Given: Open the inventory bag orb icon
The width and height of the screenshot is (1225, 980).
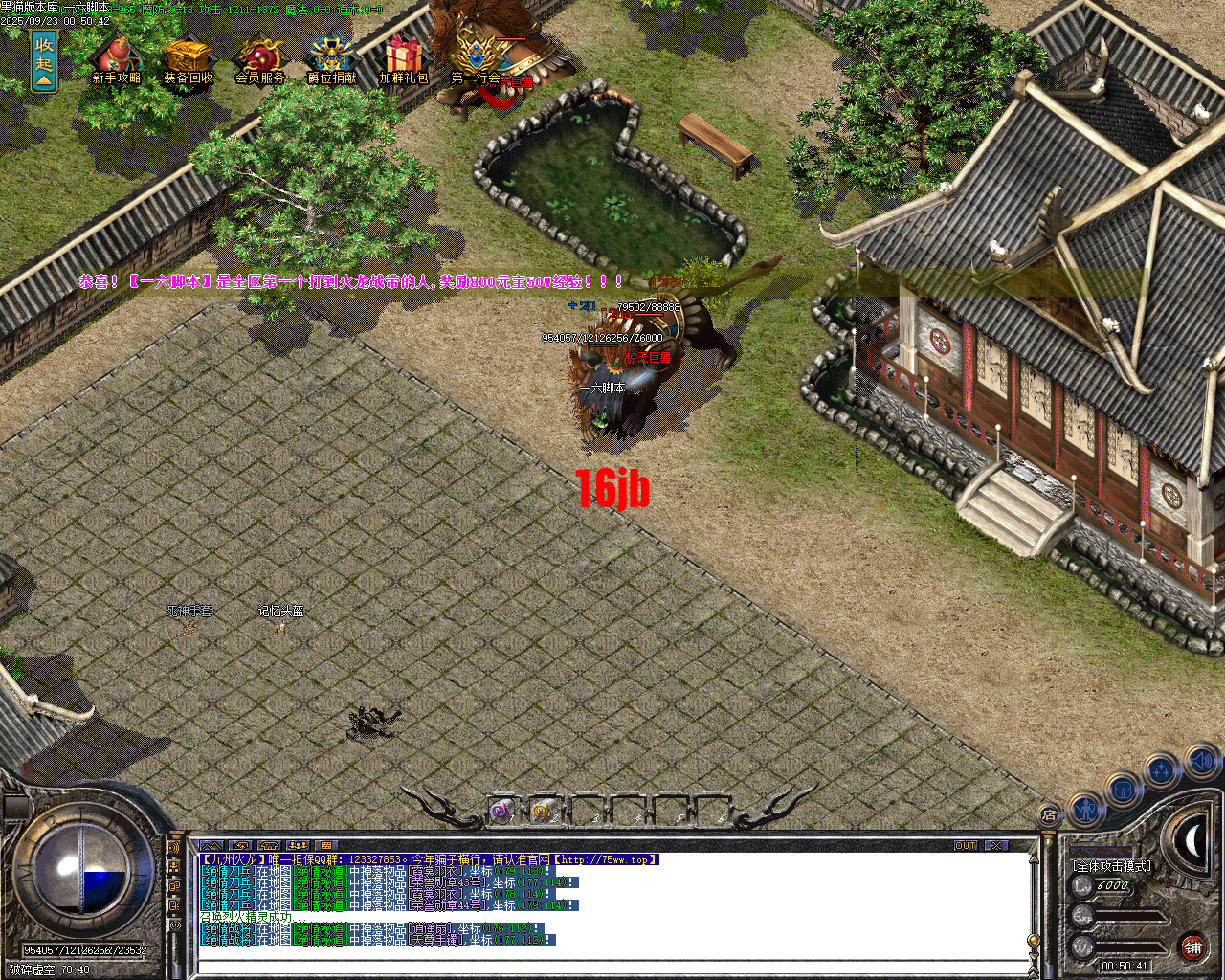Looking at the screenshot, I should pyautogui.click(x=1122, y=789).
